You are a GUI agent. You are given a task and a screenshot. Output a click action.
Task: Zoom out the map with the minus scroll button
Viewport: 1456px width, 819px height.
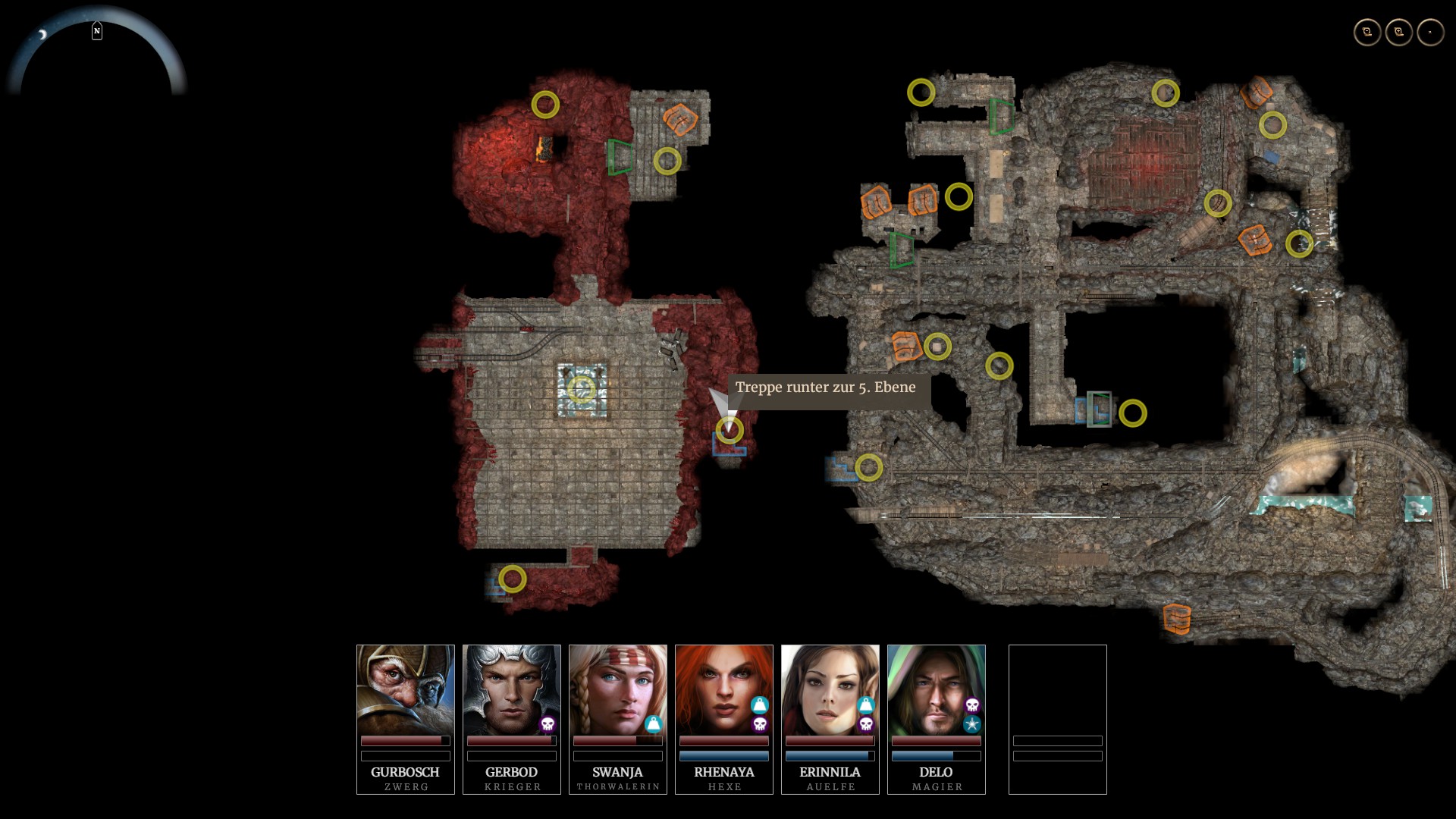(x=1367, y=32)
